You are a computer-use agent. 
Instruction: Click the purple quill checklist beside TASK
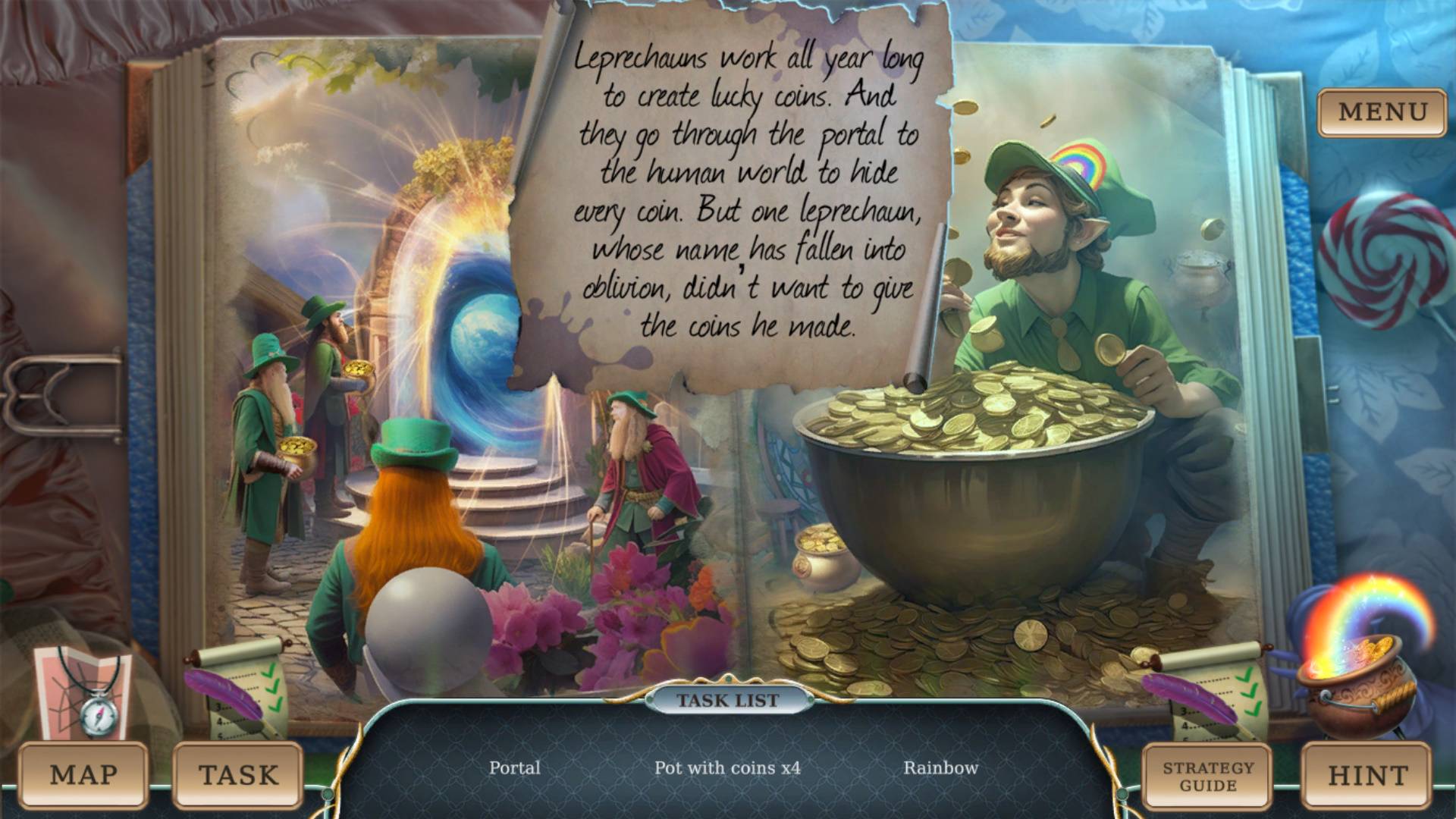pos(238,686)
